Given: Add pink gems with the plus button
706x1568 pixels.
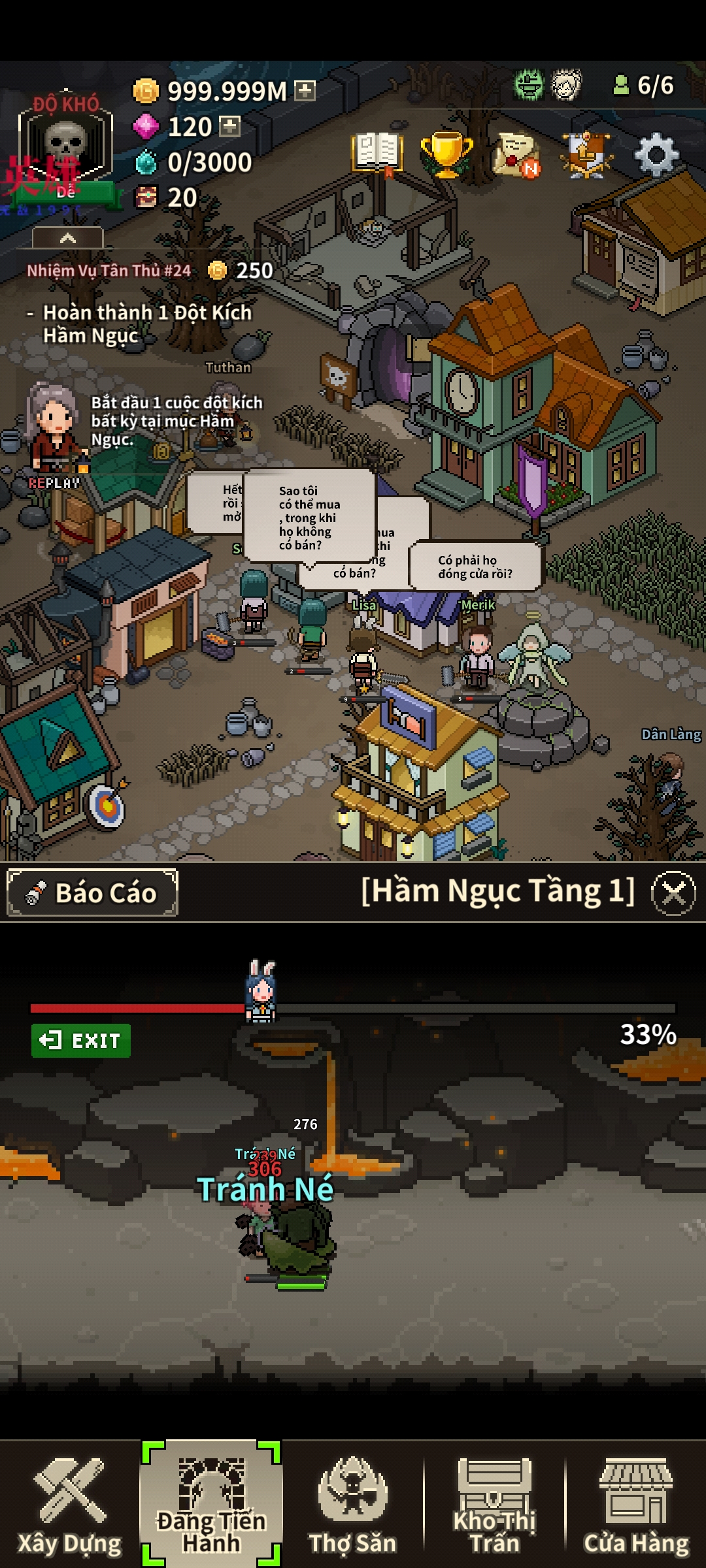Looking at the screenshot, I should [x=229, y=126].
